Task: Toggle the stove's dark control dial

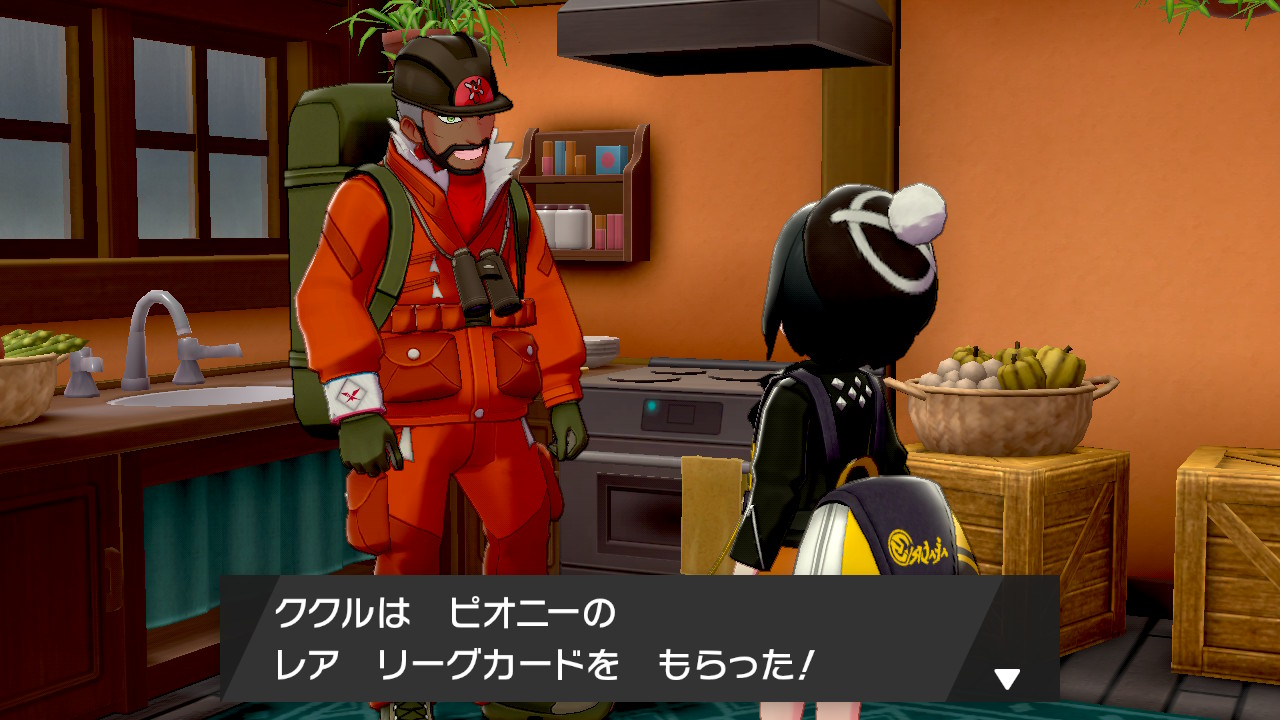Action: point(680,413)
